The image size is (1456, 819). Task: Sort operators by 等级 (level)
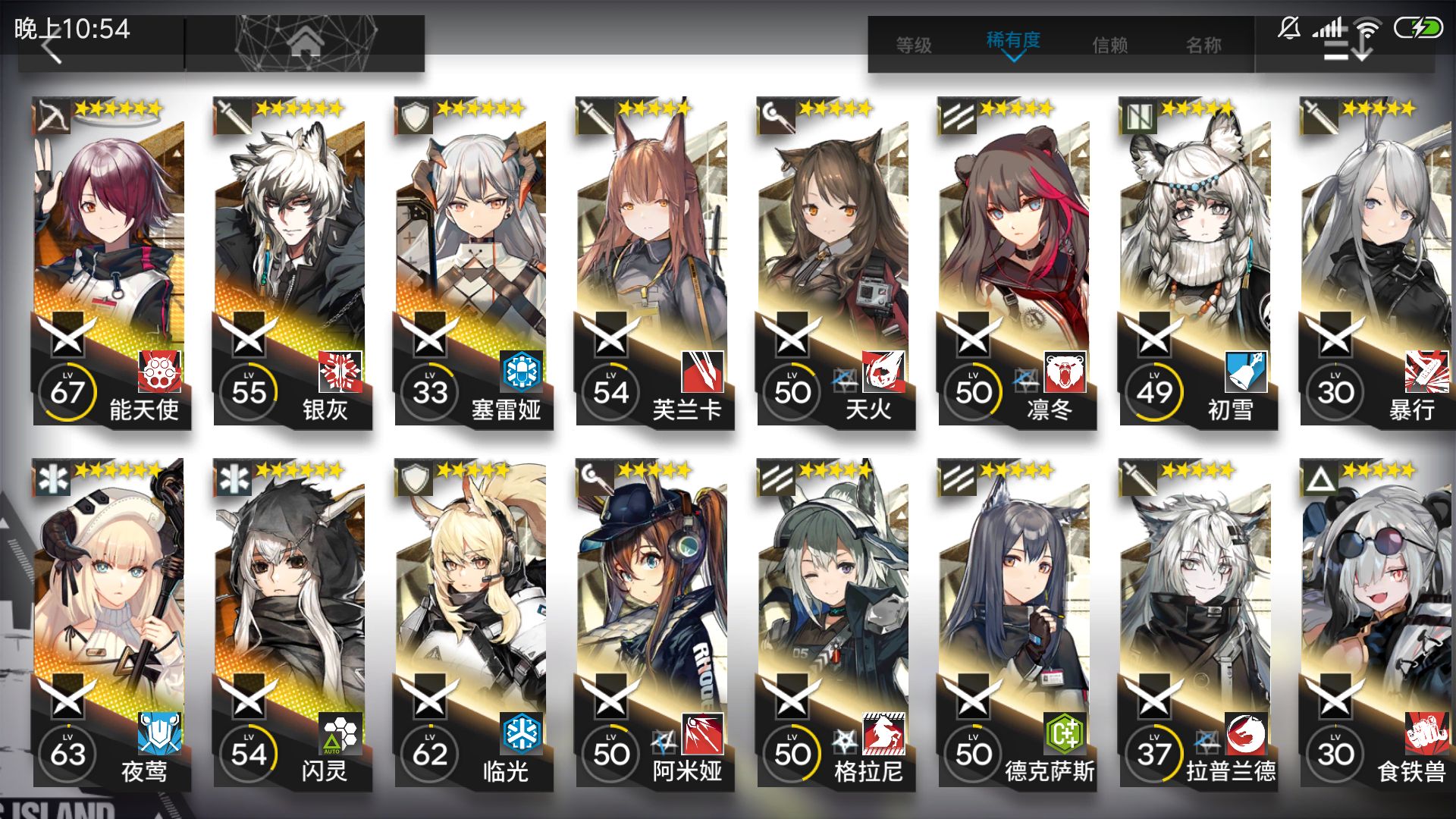[x=914, y=45]
